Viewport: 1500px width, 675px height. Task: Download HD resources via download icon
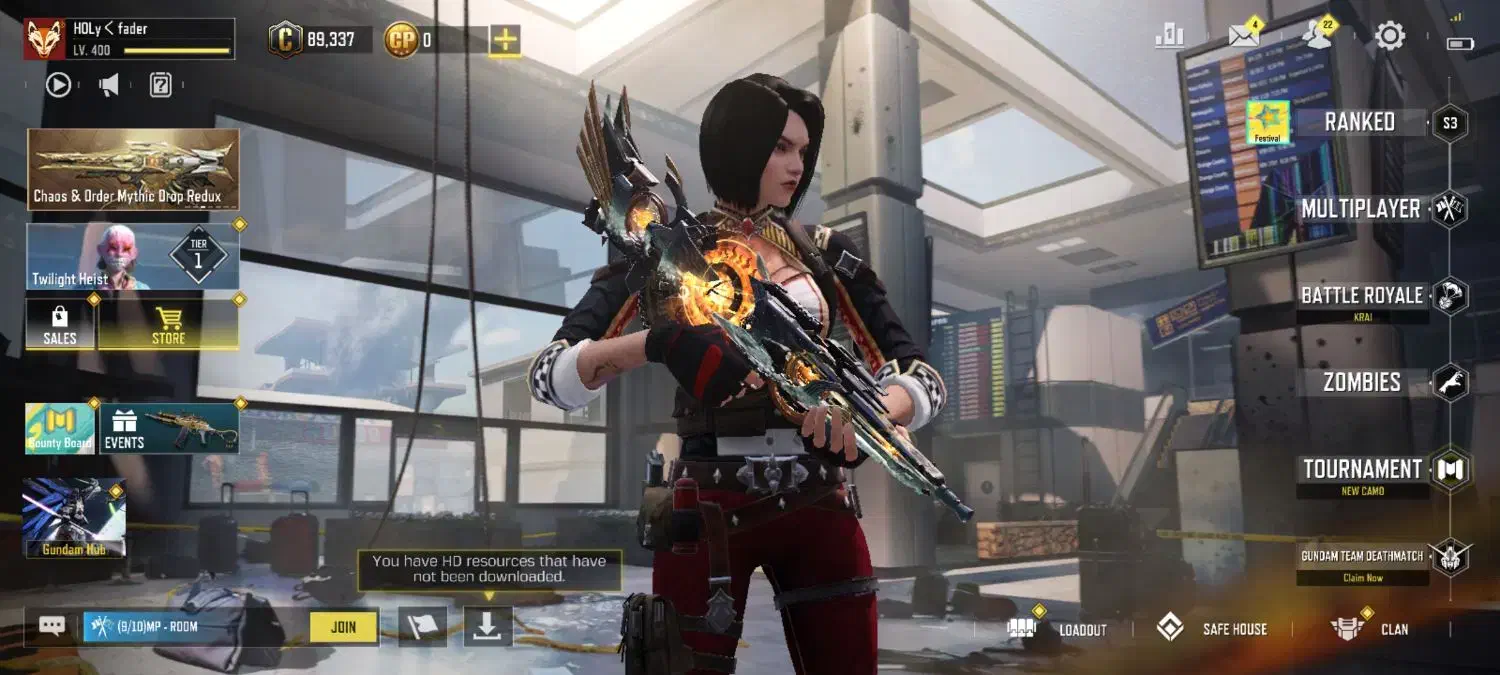tap(487, 626)
